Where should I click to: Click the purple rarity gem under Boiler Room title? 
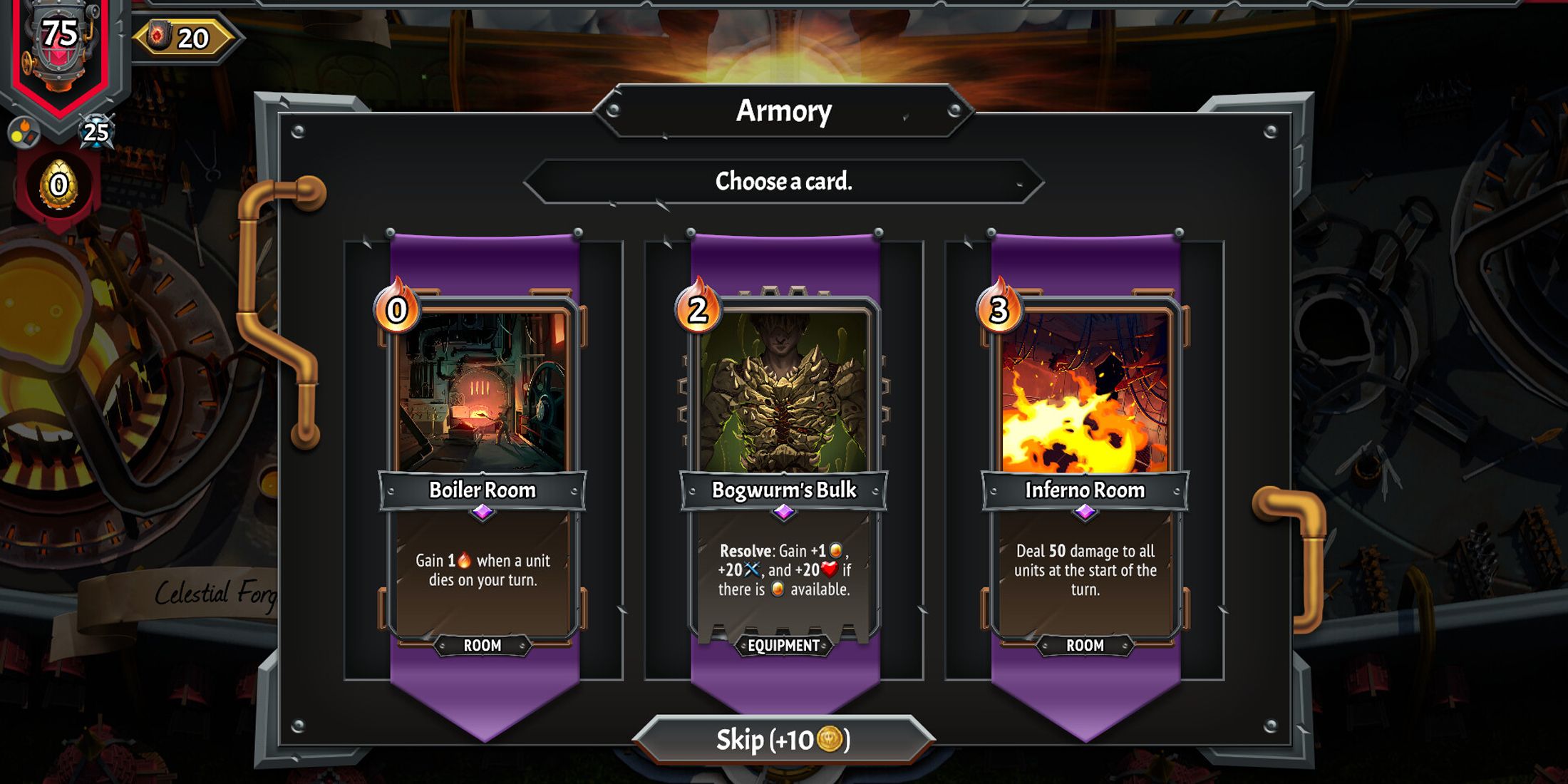[x=481, y=510]
